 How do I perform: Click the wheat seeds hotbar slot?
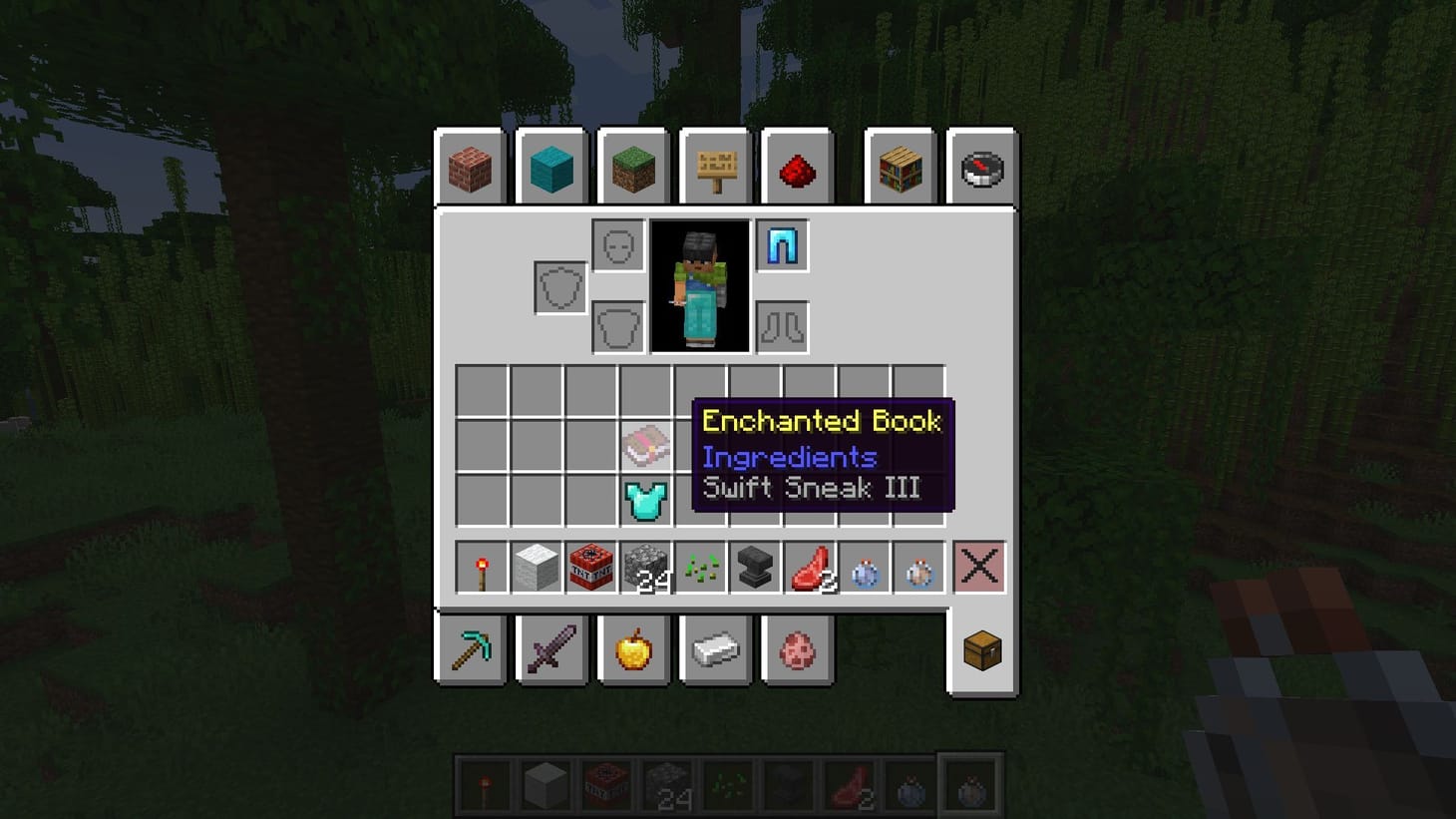[x=699, y=567]
